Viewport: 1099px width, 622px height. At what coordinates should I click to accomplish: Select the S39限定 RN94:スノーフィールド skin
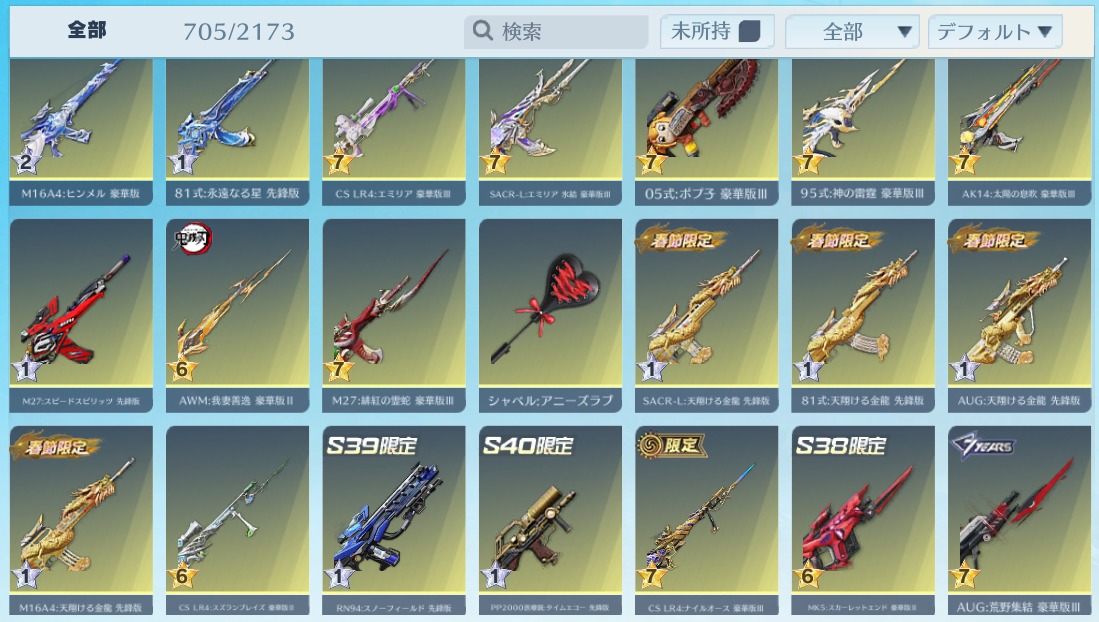click(394, 515)
